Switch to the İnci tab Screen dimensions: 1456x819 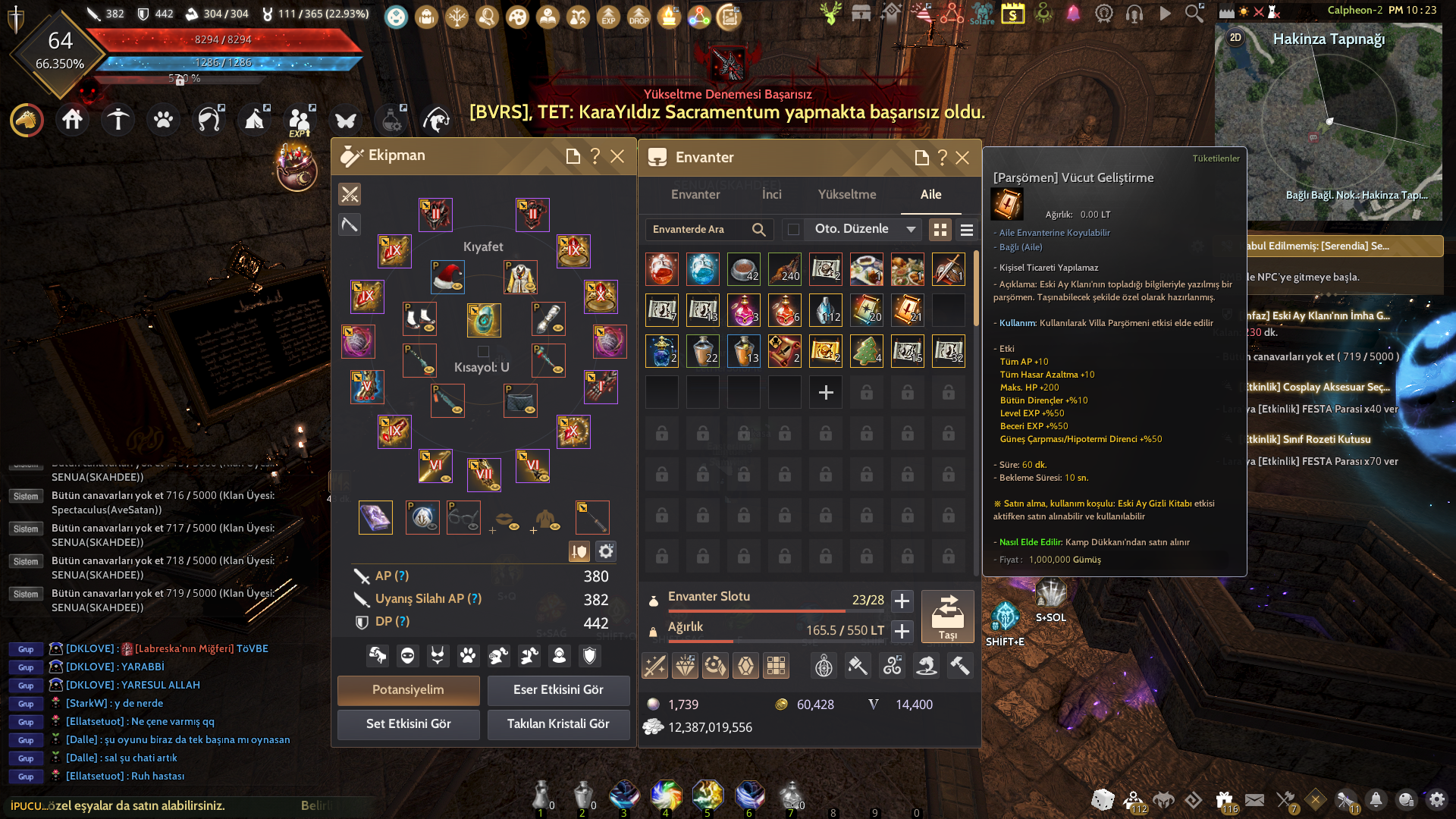pos(771,195)
